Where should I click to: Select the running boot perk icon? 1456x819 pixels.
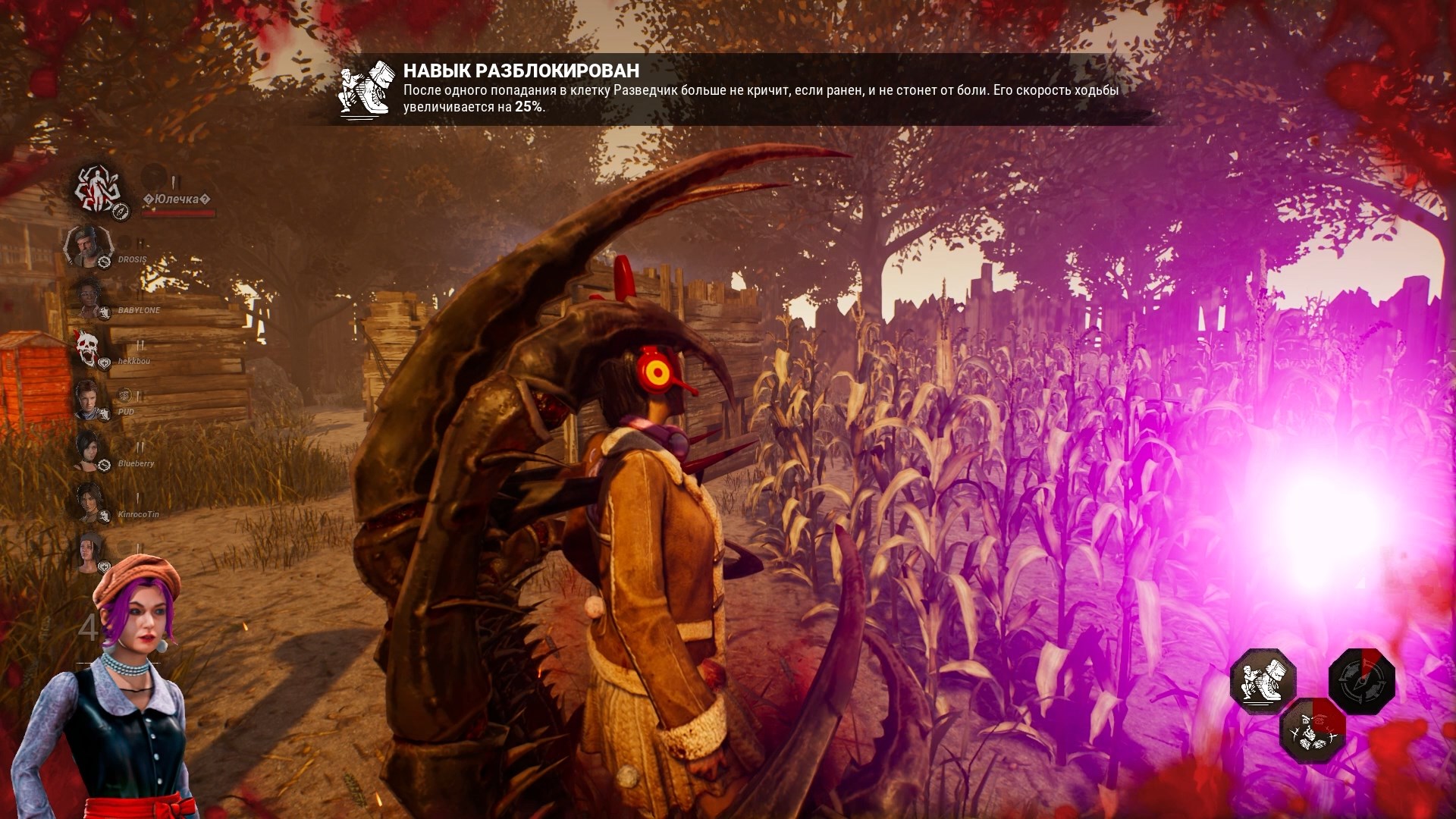1263,681
